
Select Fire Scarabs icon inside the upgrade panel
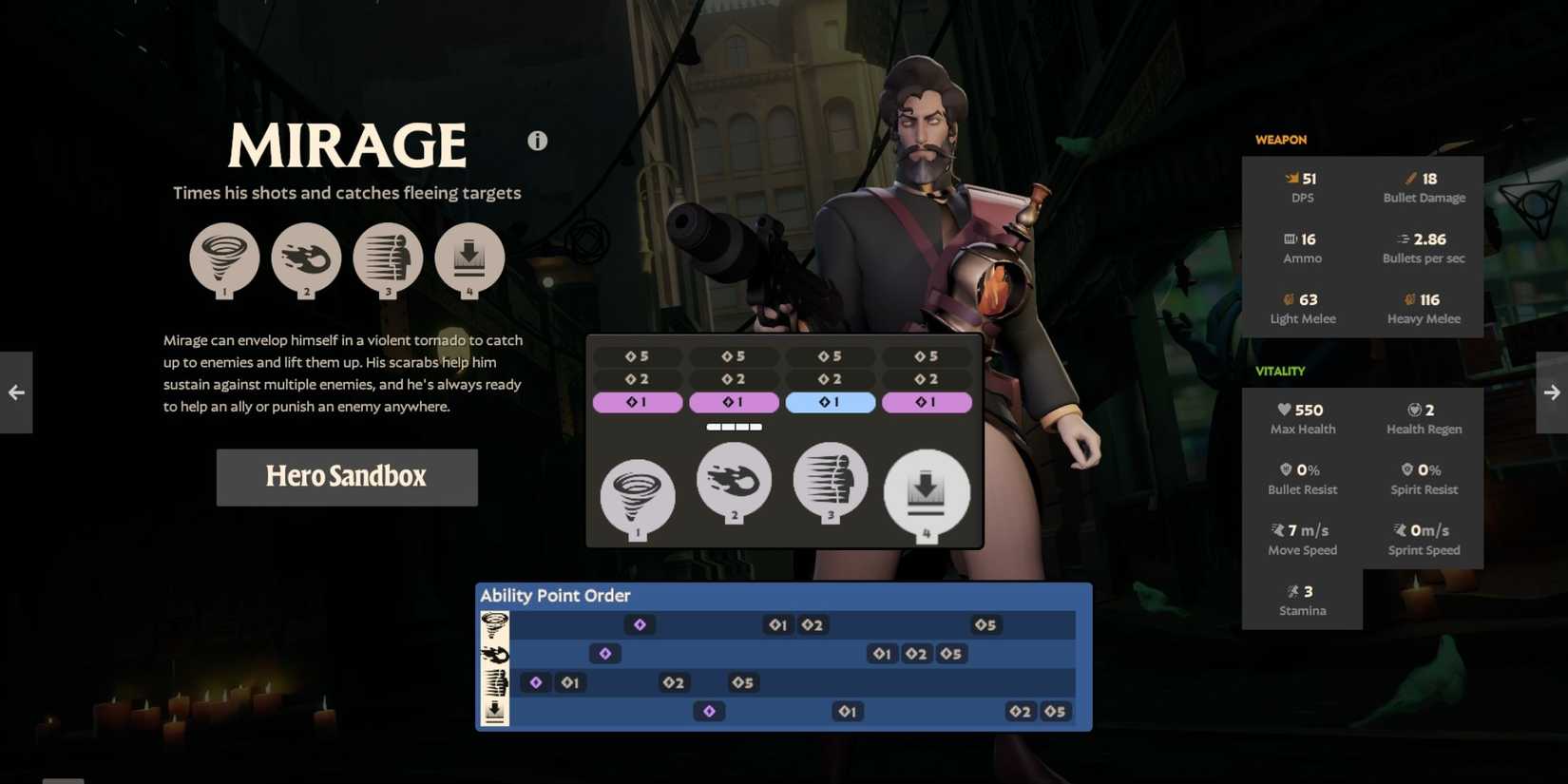click(x=734, y=483)
